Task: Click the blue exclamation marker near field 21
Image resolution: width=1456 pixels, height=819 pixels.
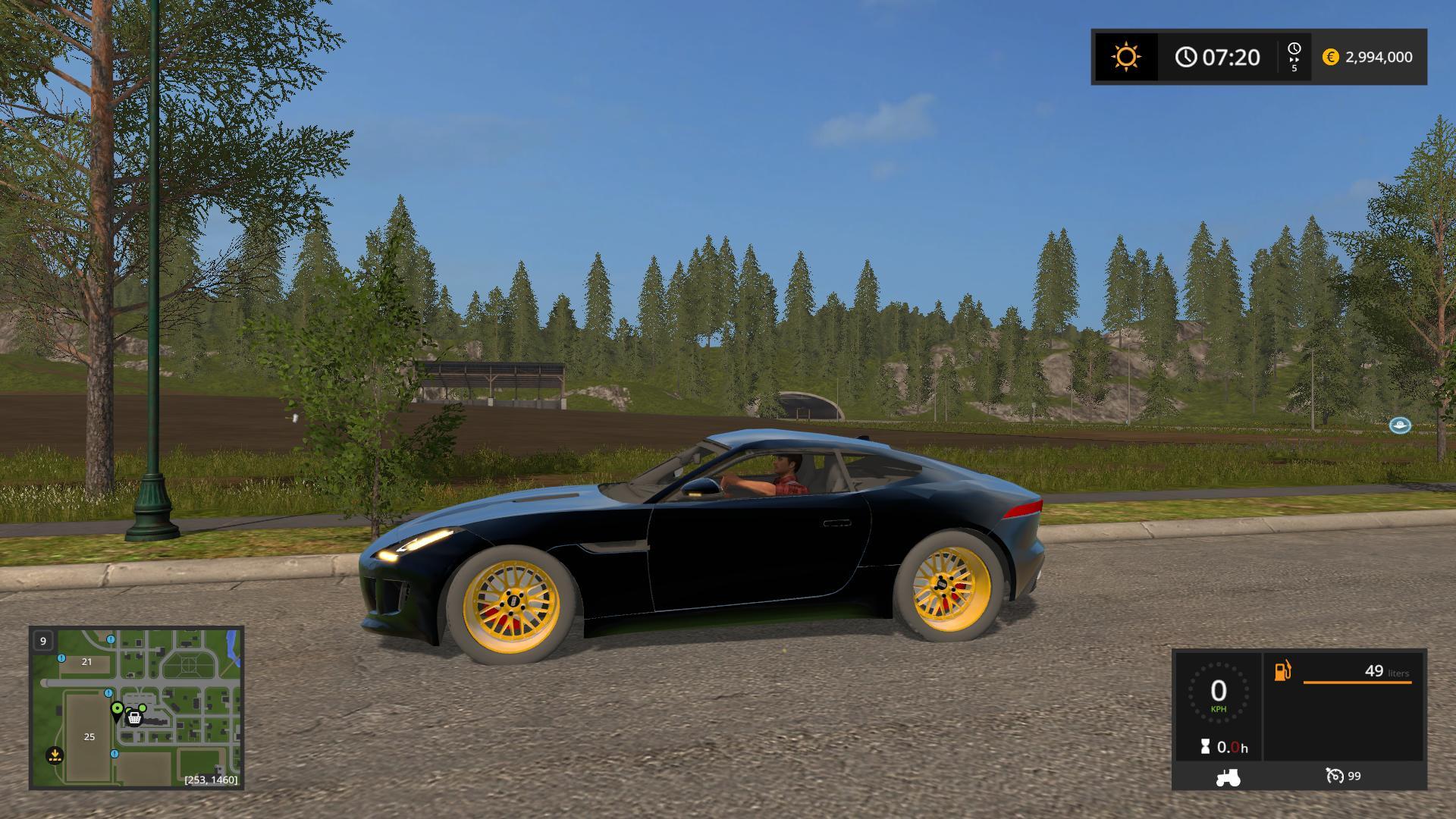Action: [61, 658]
